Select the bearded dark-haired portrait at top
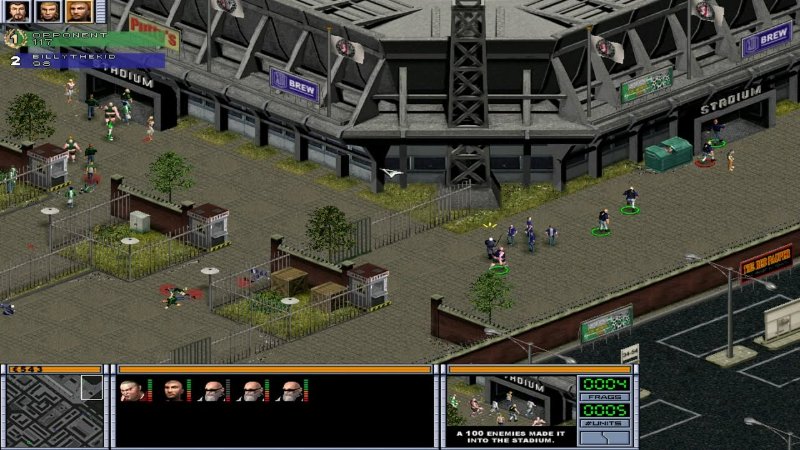Screen dimensions: 800x450 coord(19,11)
